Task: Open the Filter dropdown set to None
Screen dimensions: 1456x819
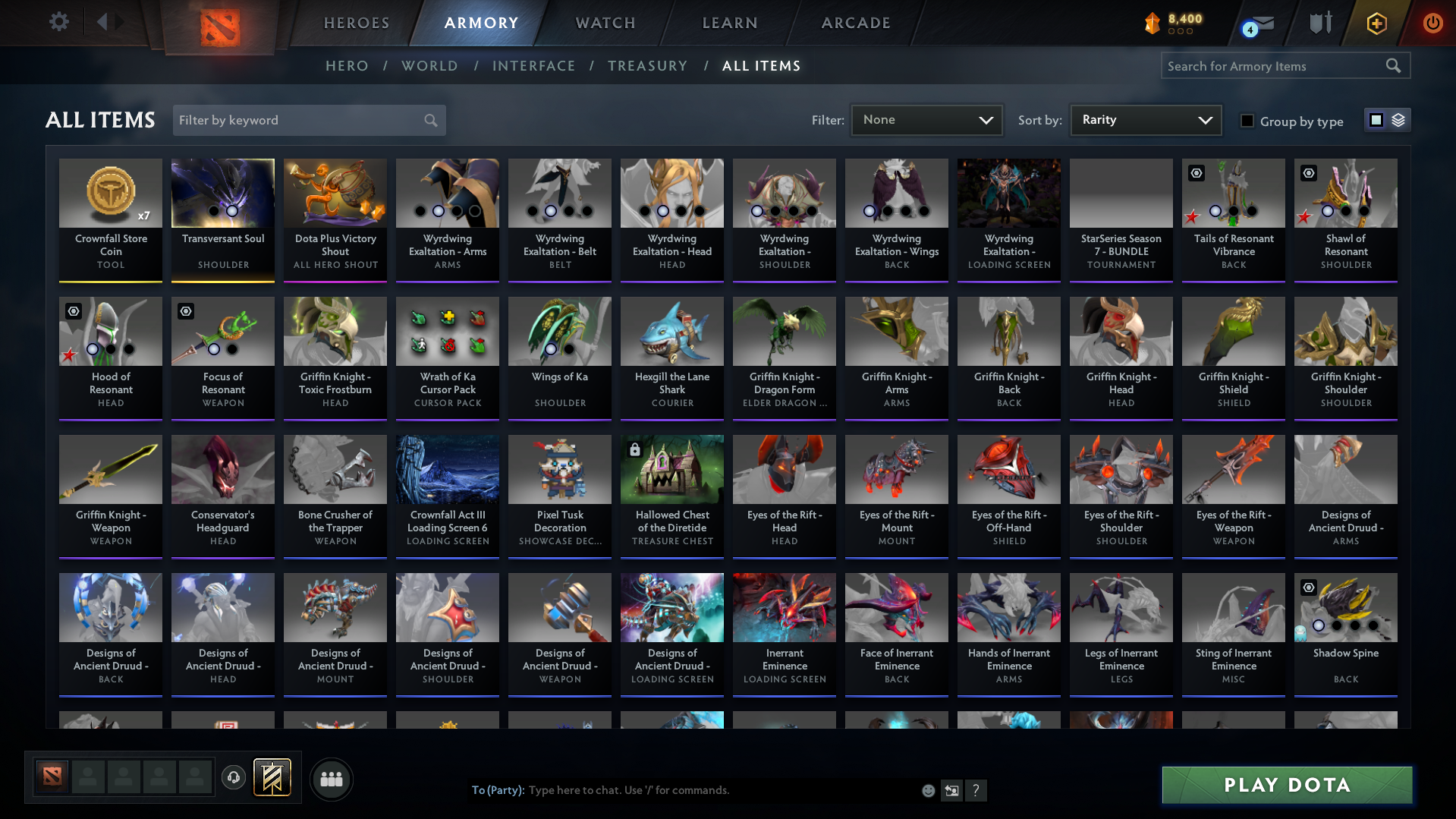Action: tap(926, 119)
